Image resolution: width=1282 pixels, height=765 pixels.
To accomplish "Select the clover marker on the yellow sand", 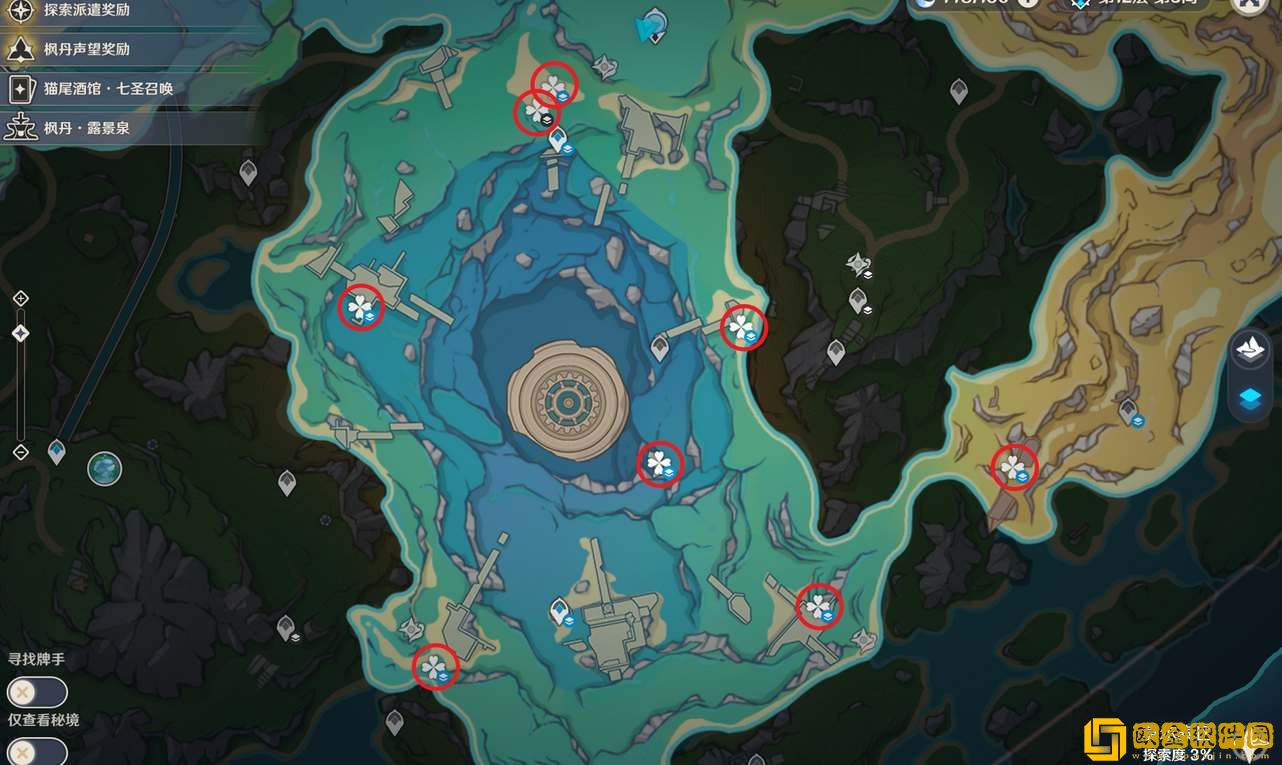I will 1014,467.
